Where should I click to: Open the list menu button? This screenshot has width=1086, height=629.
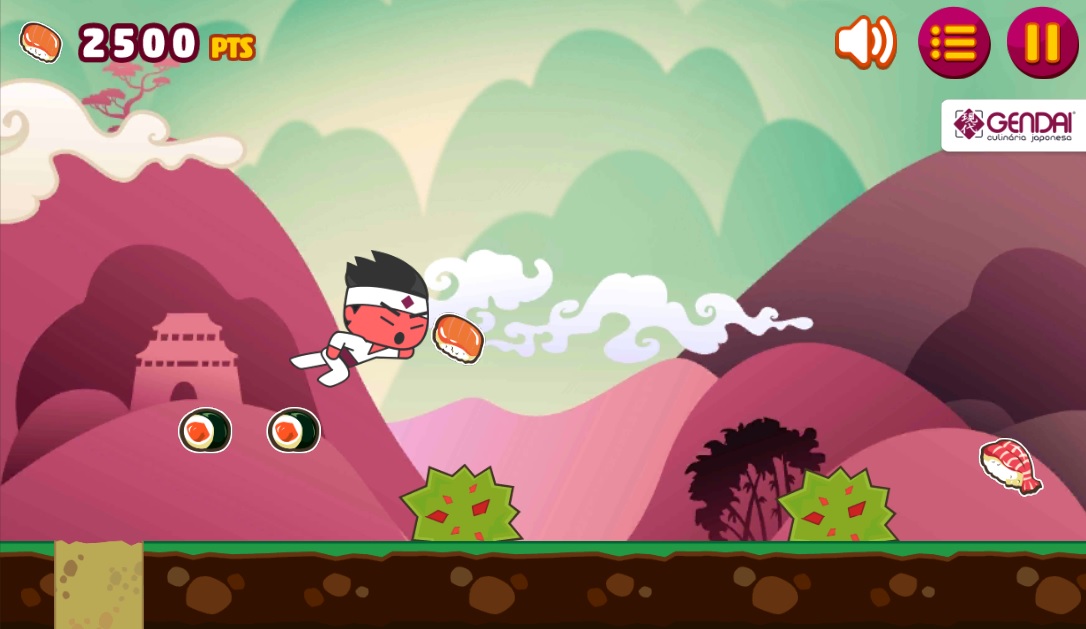click(953, 43)
